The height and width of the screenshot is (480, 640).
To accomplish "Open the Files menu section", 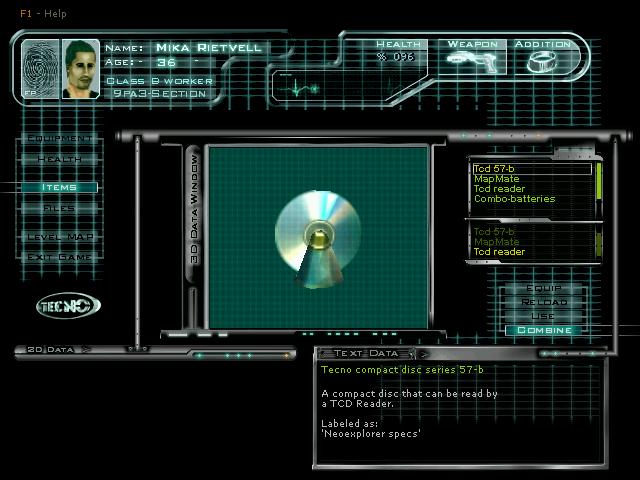I will pyautogui.click(x=60, y=208).
